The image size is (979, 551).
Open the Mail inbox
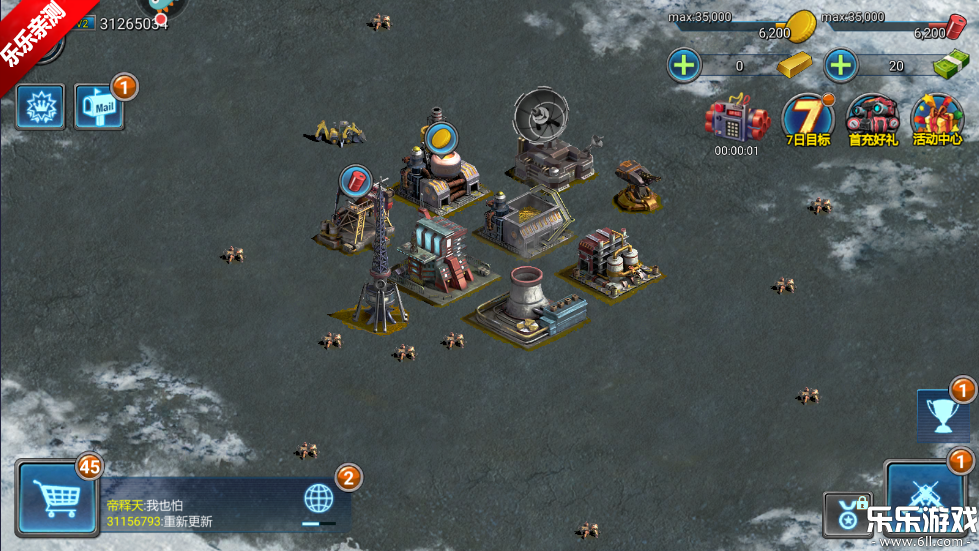100,106
